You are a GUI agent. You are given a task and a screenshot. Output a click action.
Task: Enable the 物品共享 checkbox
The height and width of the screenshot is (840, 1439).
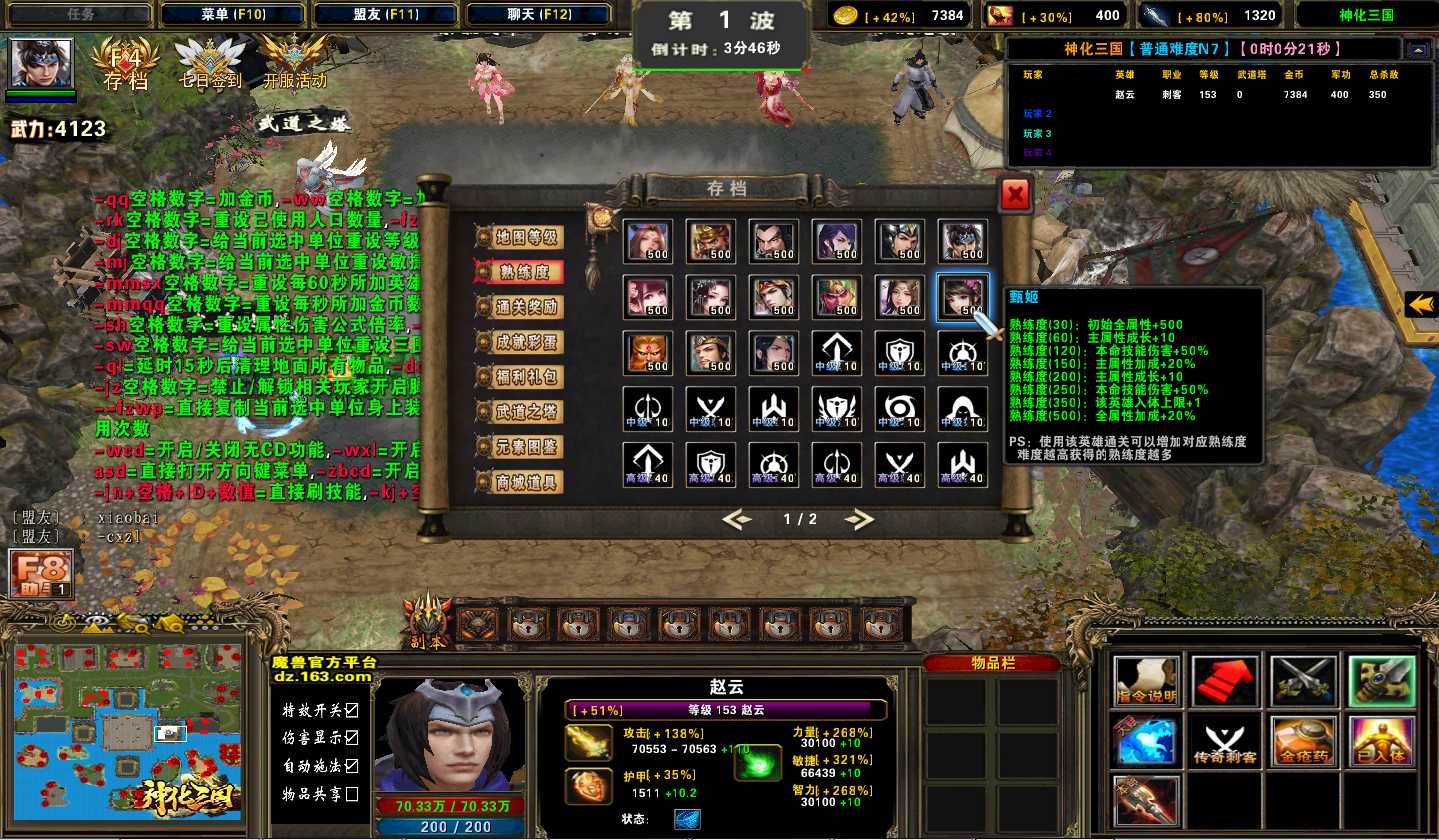coord(351,794)
